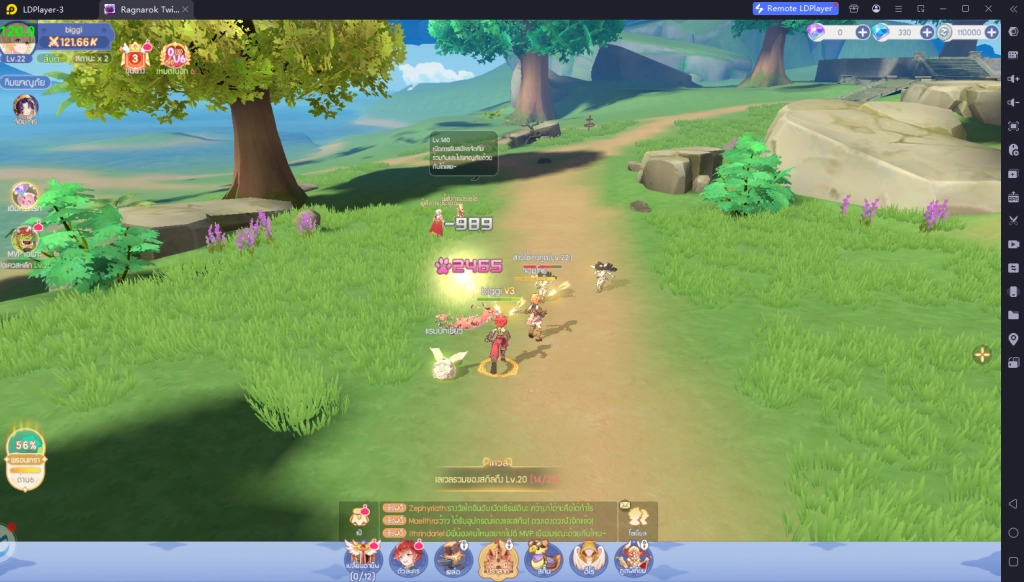Open the rank 3 badge icon

click(x=135, y=56)
